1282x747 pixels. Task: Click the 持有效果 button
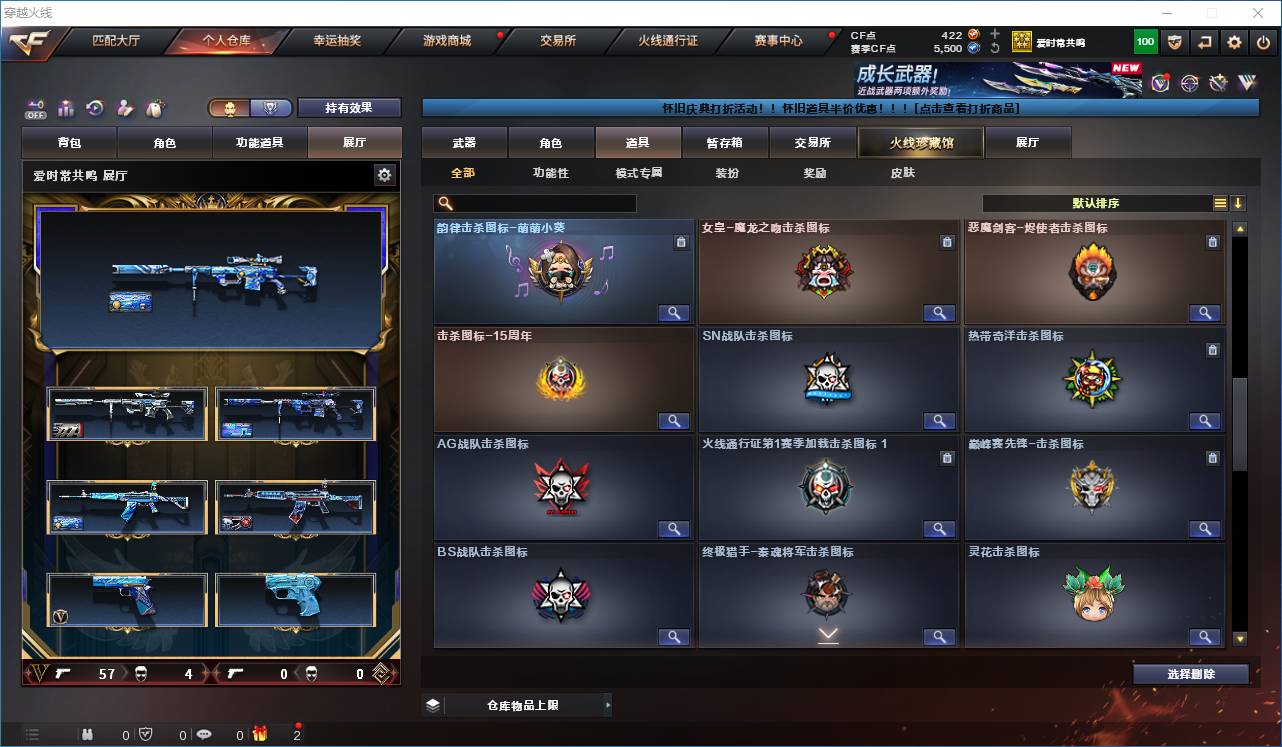point(348,107)
